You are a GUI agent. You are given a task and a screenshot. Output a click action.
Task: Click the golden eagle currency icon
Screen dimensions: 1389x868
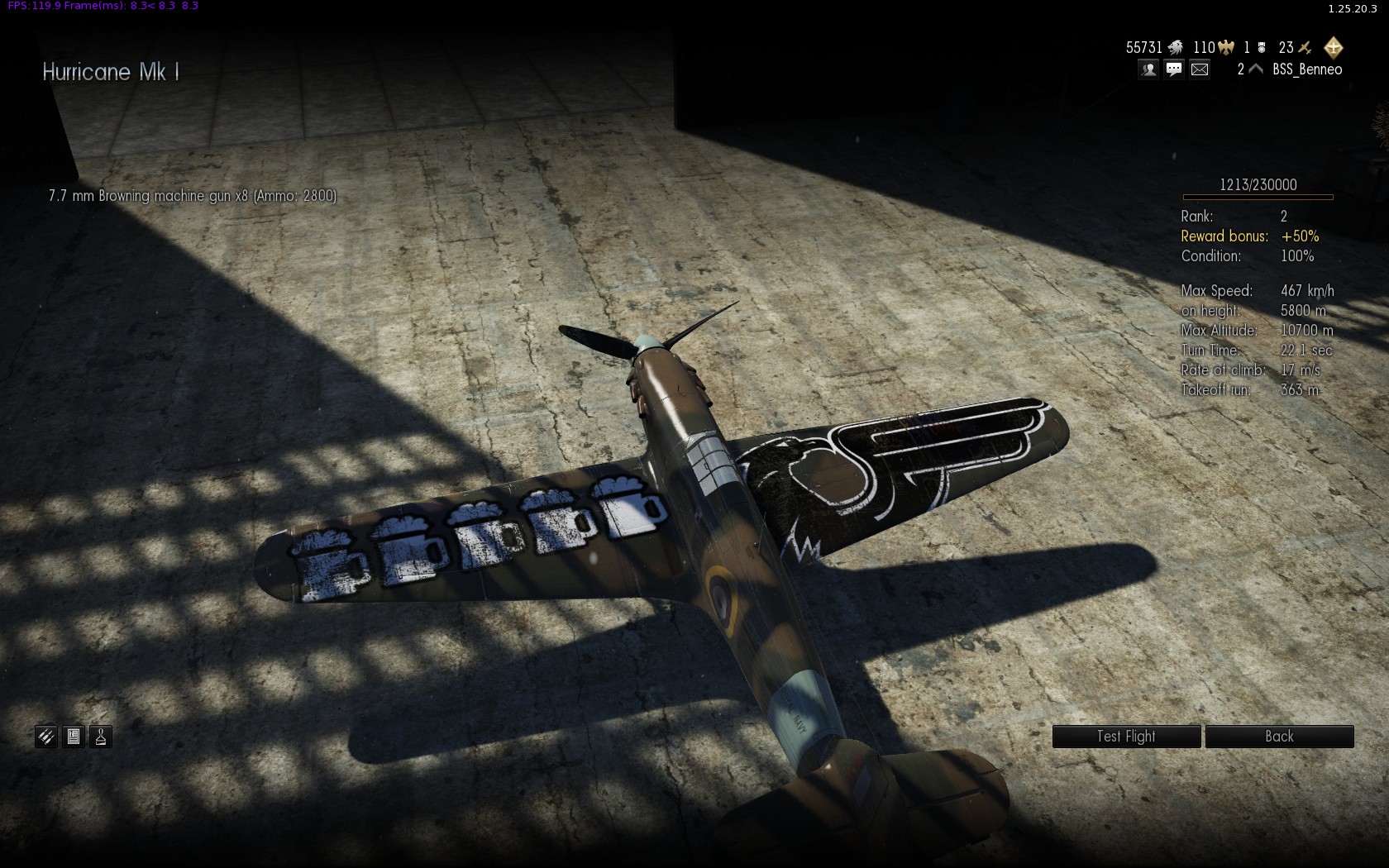point(1225,48)
